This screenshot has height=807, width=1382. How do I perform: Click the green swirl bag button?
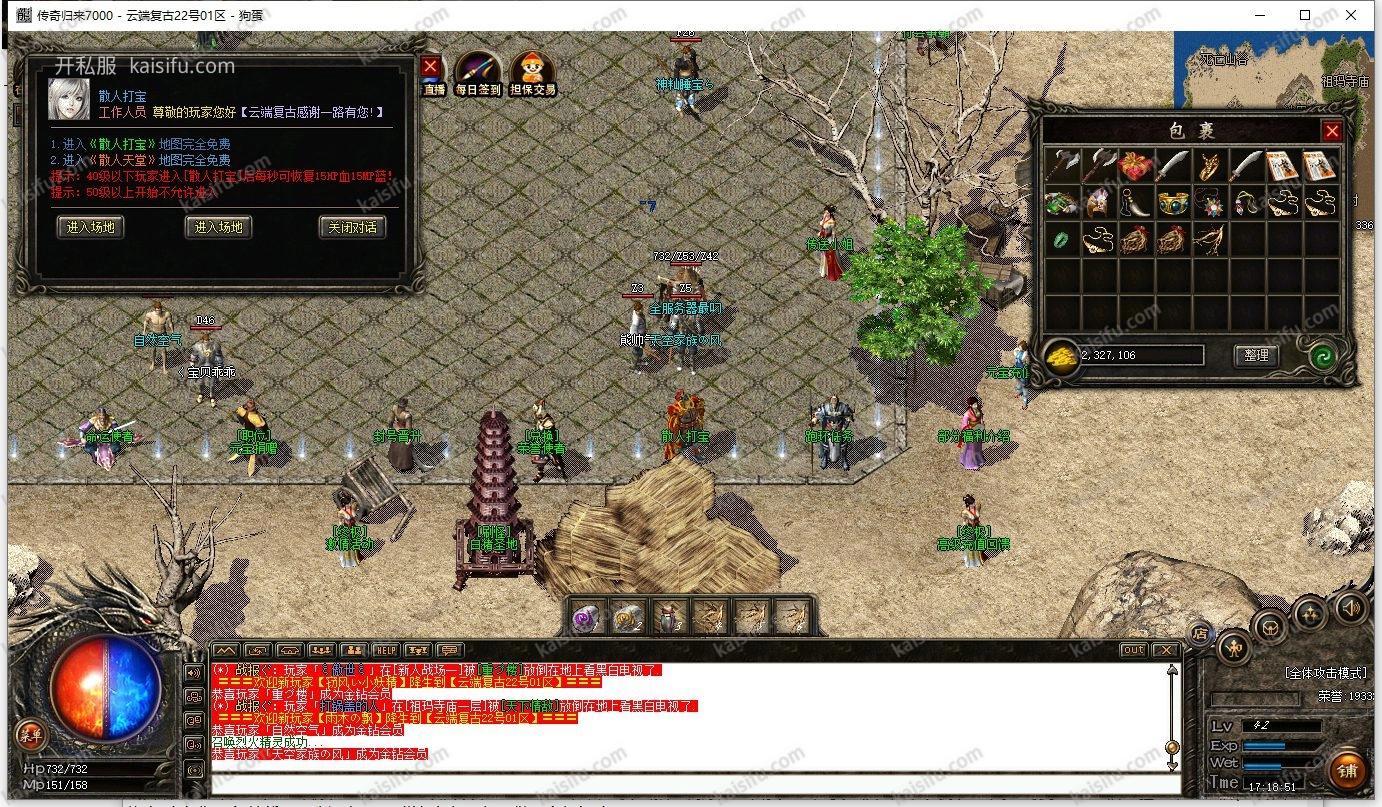(x=1325, y=355)
